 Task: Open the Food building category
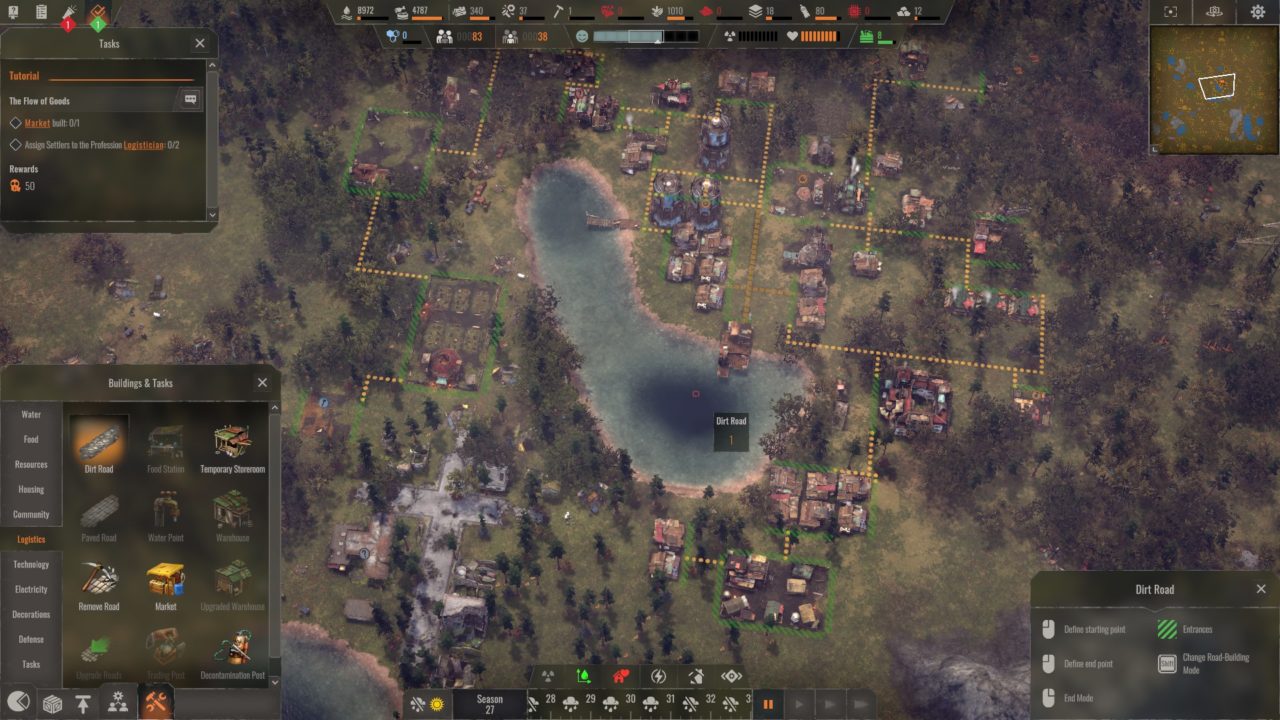31,440
